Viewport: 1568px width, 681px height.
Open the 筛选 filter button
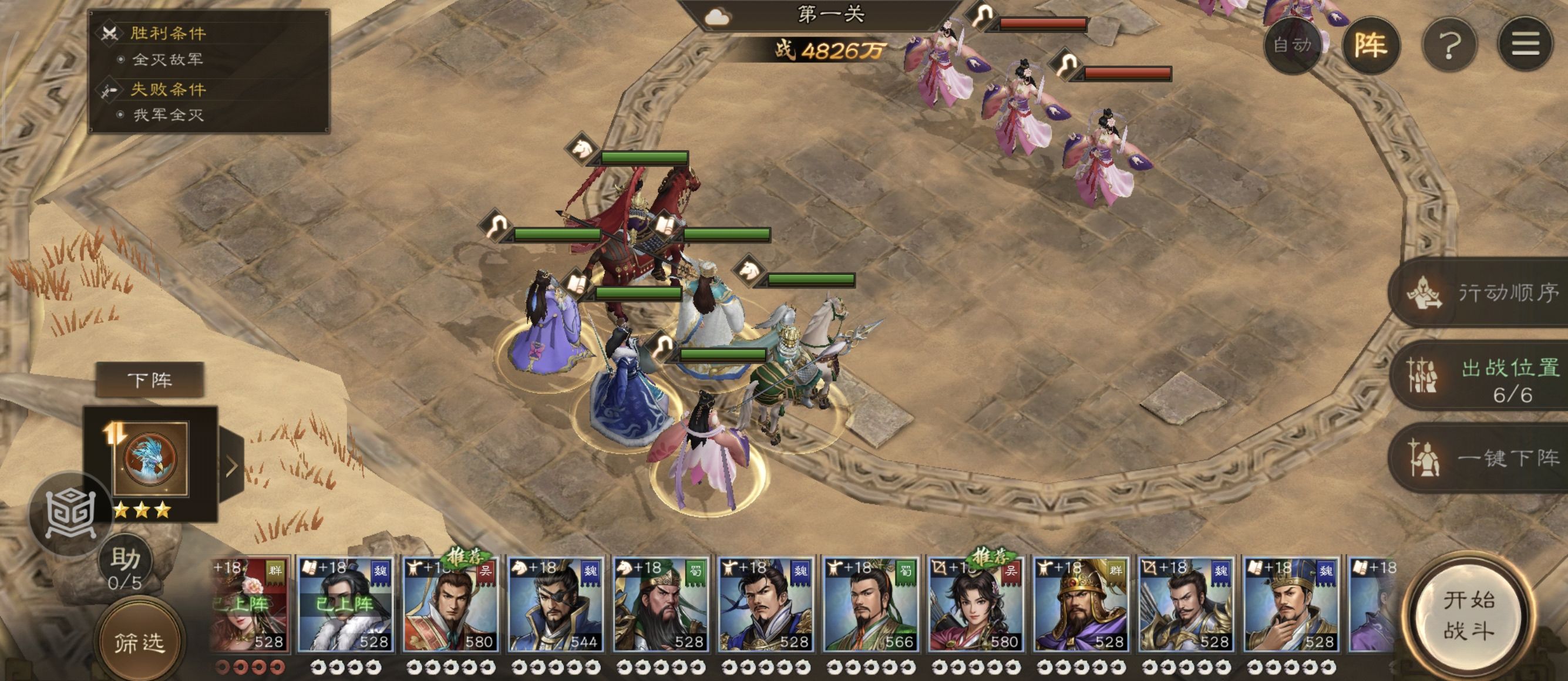tap(140, 642)
